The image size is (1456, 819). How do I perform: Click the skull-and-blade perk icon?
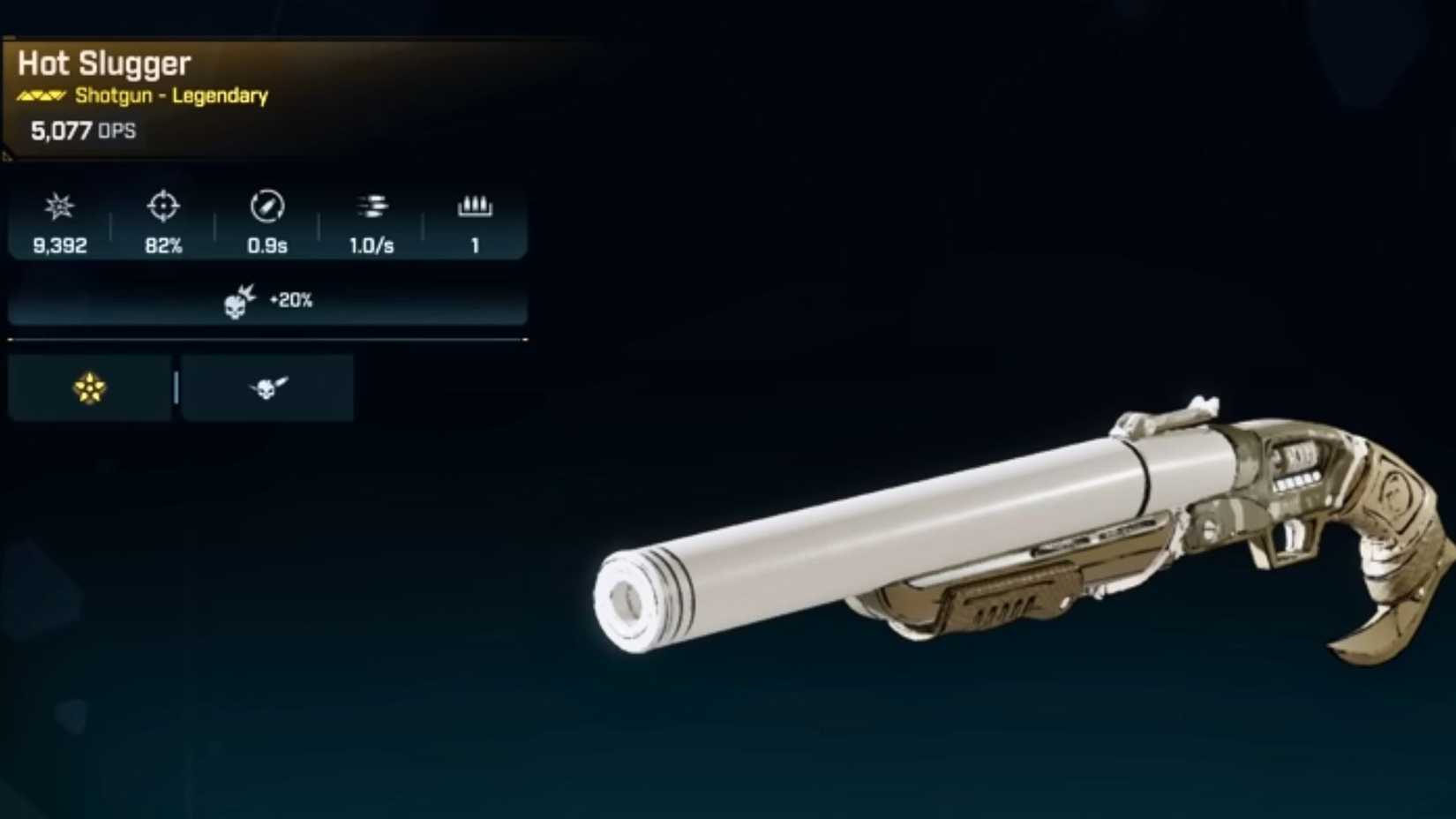[x=267, y=387]
